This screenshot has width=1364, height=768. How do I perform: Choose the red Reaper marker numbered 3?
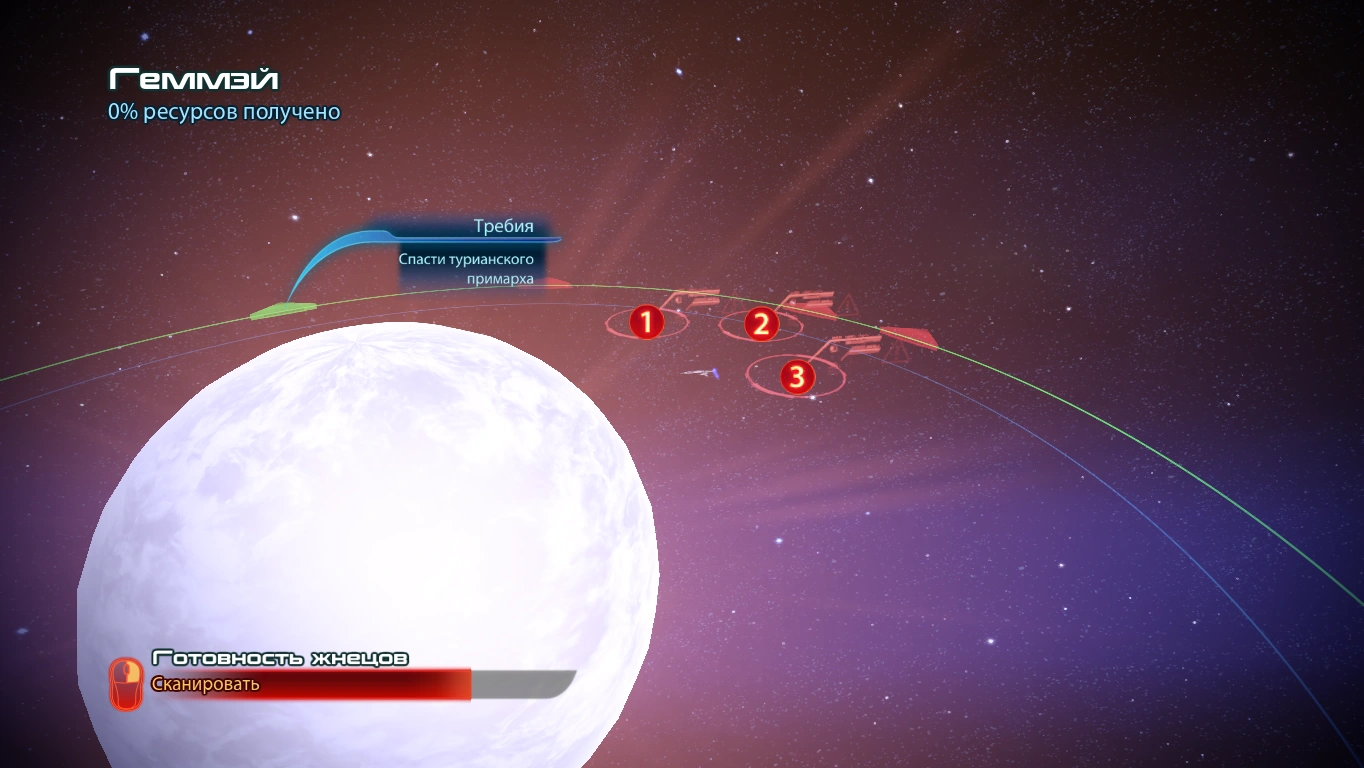(x=796, y=377)
